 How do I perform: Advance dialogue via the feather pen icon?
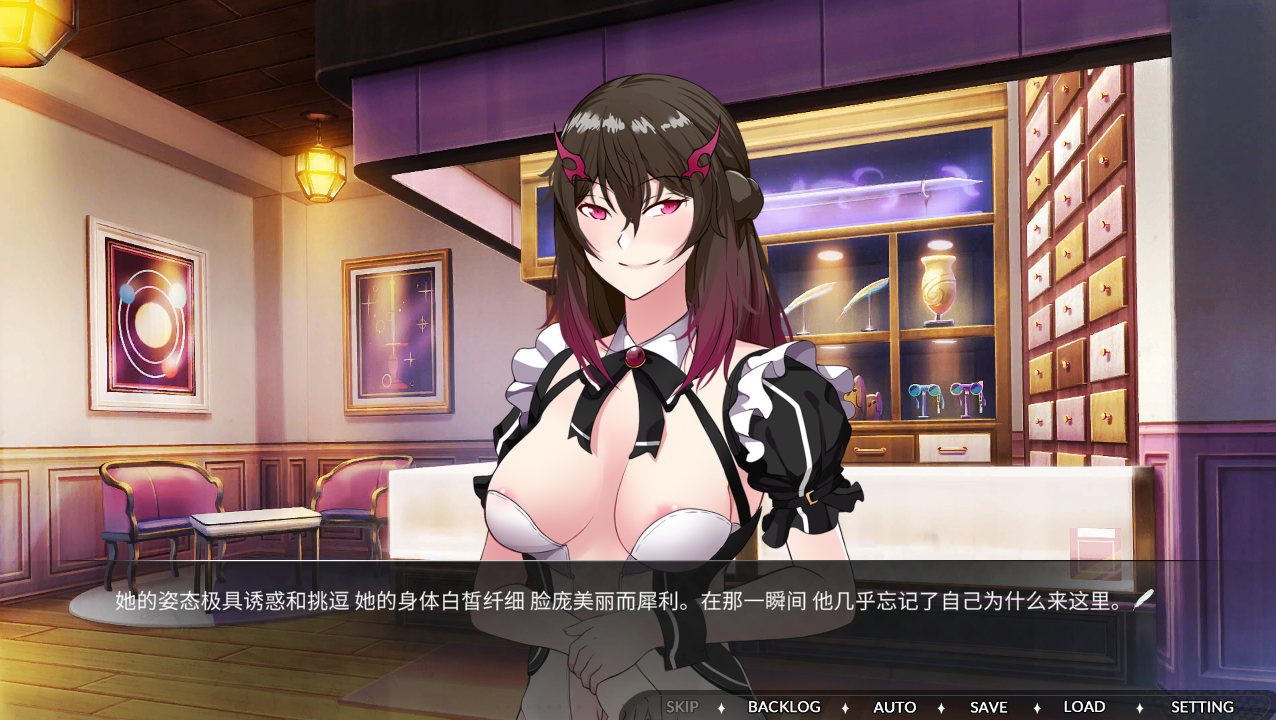pos(1144,599)
